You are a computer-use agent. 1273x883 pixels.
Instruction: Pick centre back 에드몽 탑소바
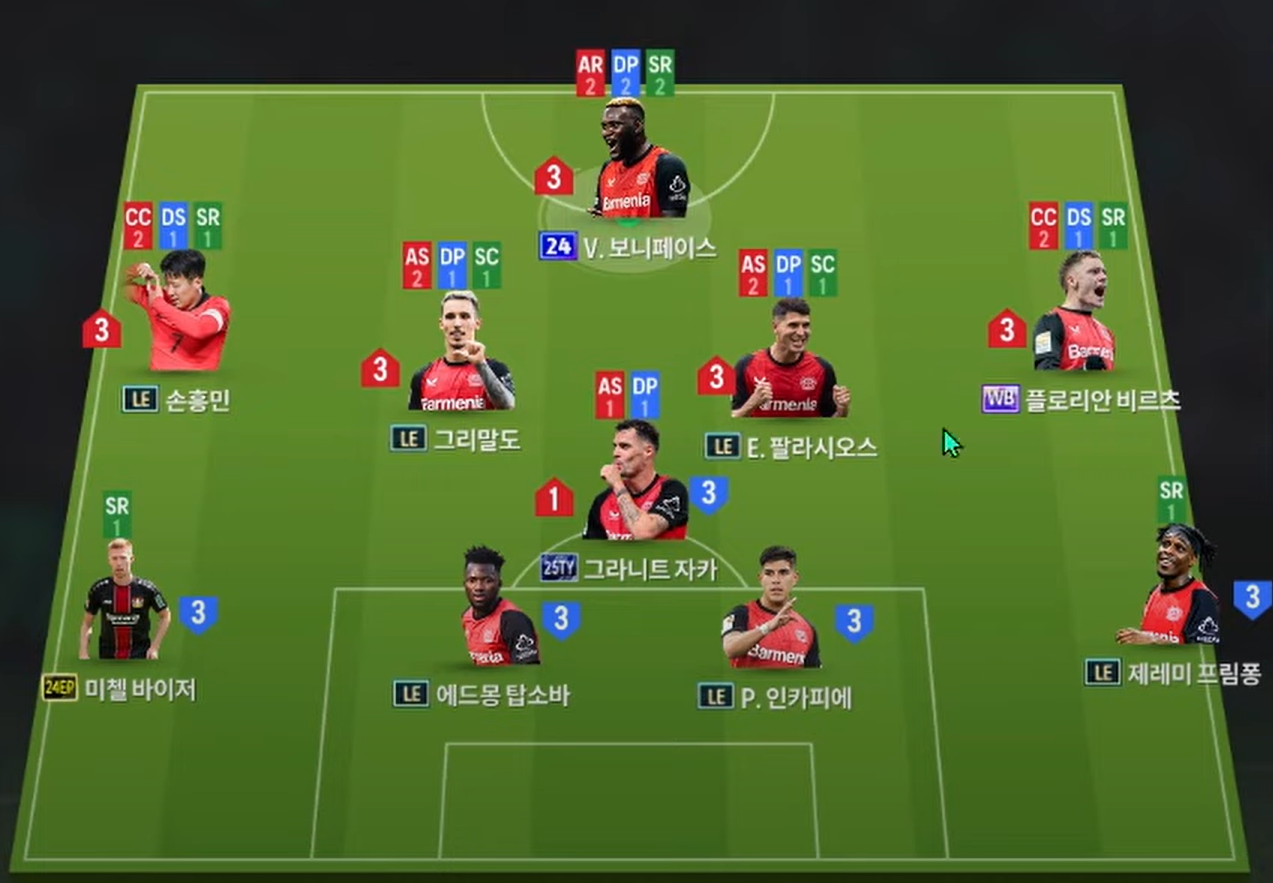[x=498, y=610]
